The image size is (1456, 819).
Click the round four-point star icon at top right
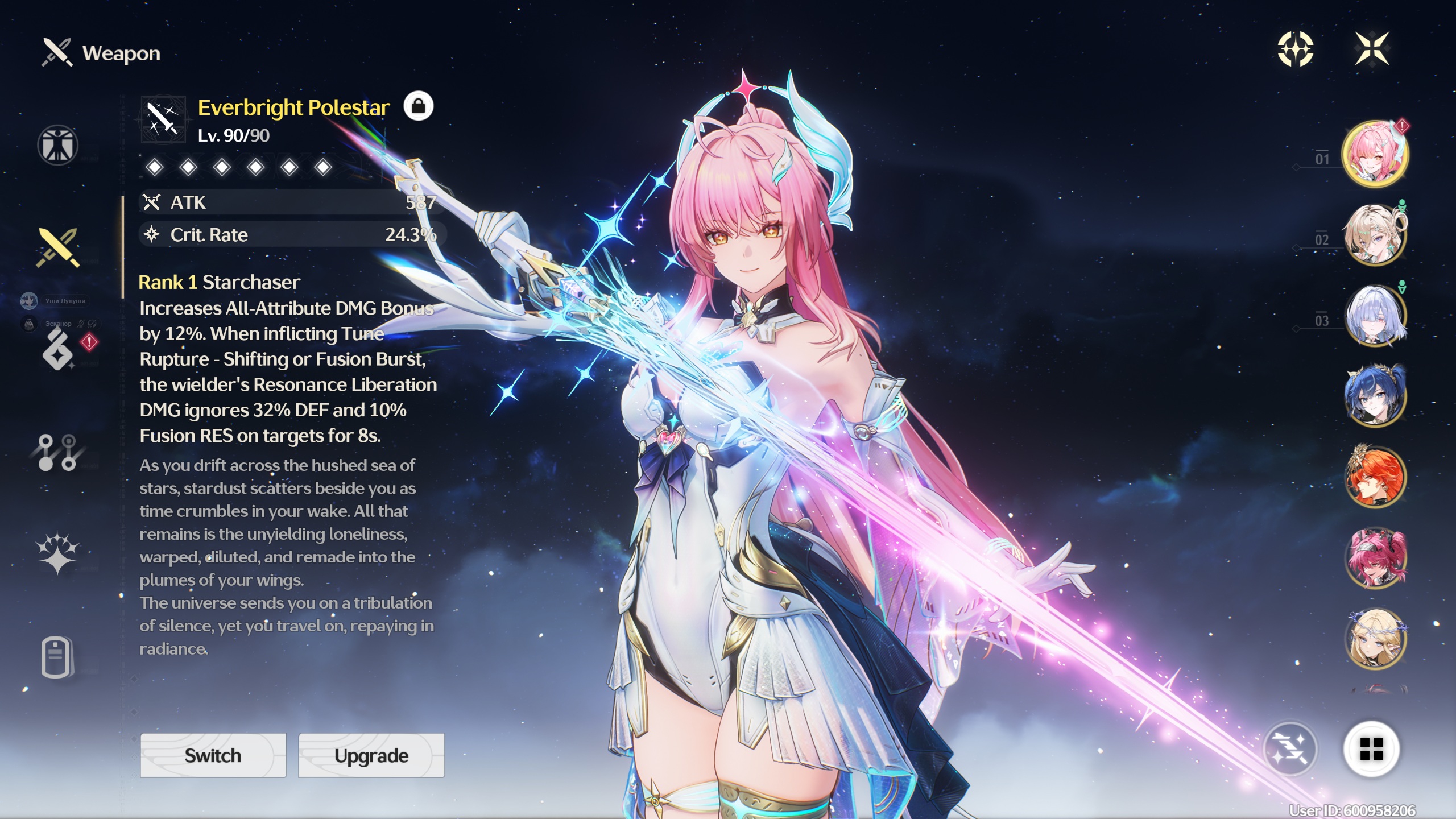(x=1296, y=49)
